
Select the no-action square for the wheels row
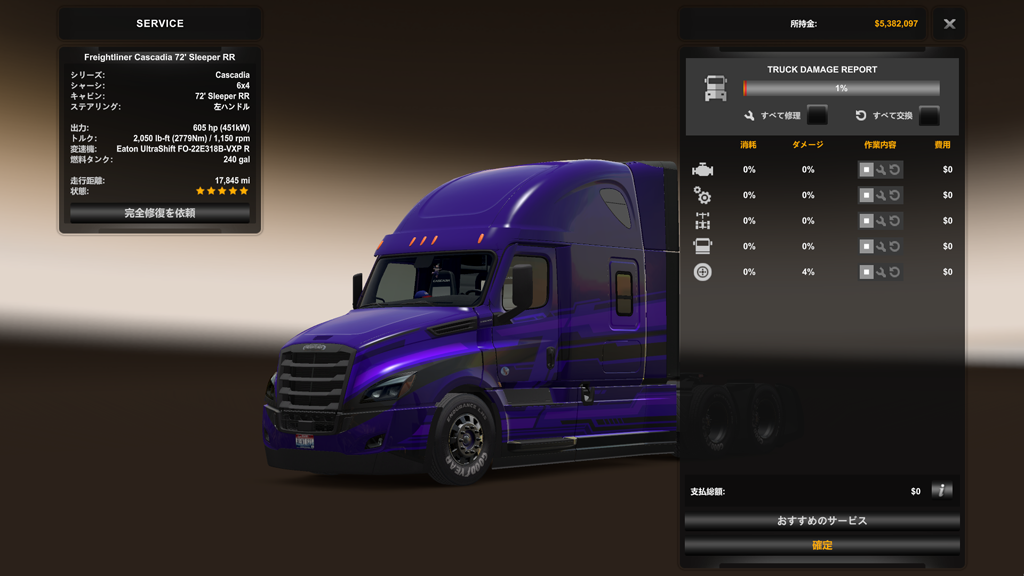[x=866, y=272]
